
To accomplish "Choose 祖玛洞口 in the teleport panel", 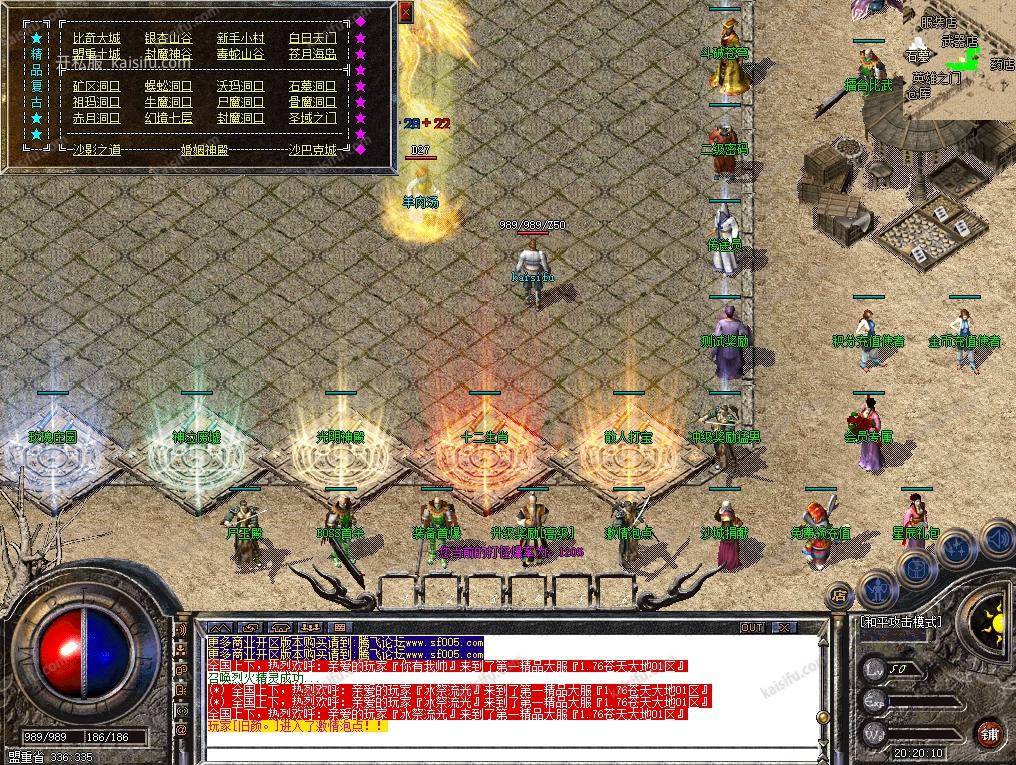I will pos(96,102).
